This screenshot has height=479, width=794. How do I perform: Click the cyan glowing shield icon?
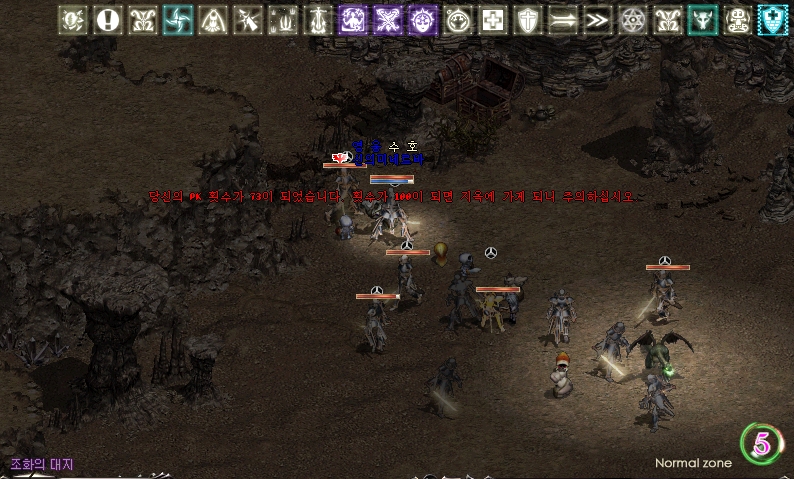tap(773, 19)
